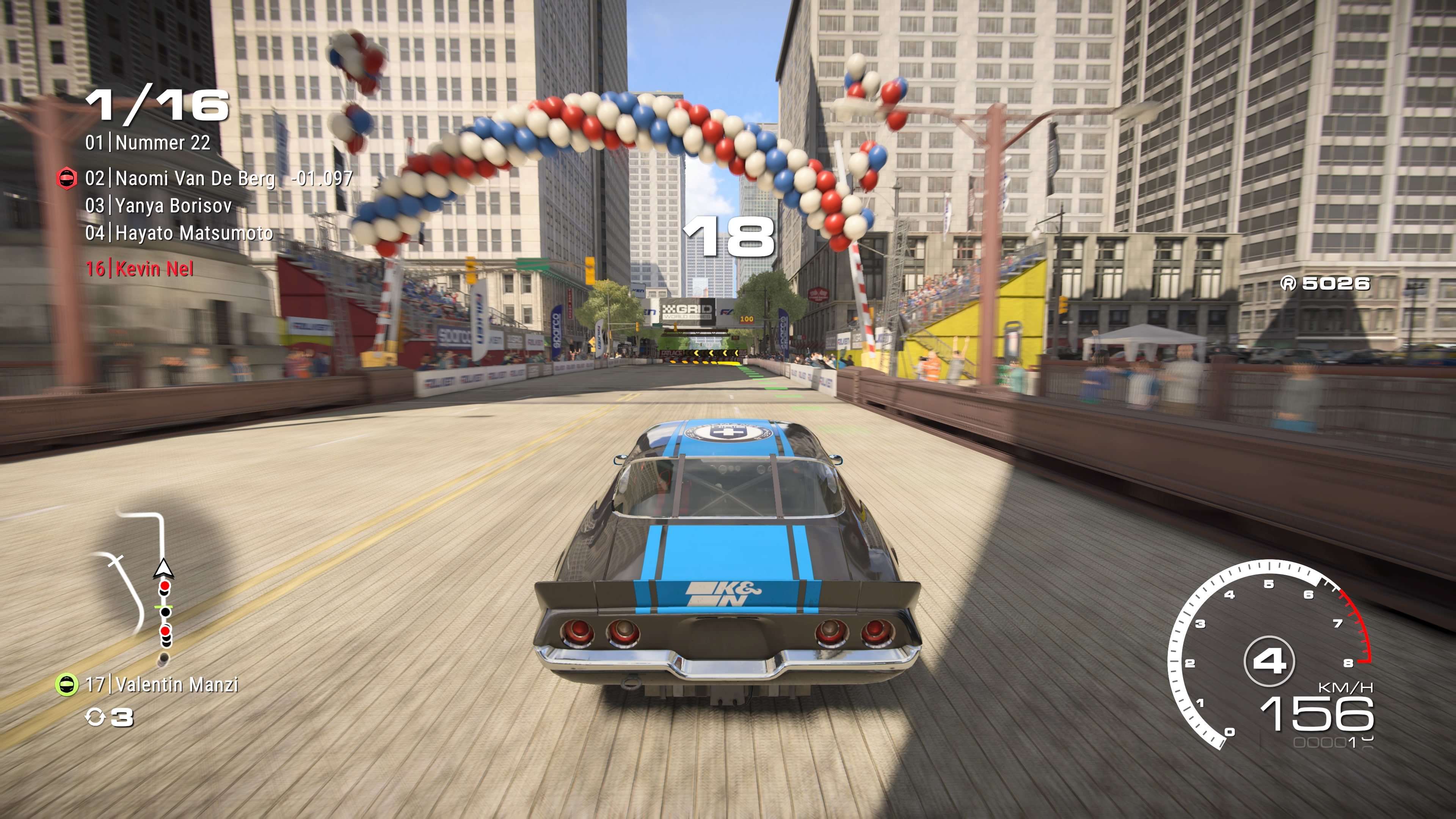Select the white player arrow on the minimap

(163, 569)
